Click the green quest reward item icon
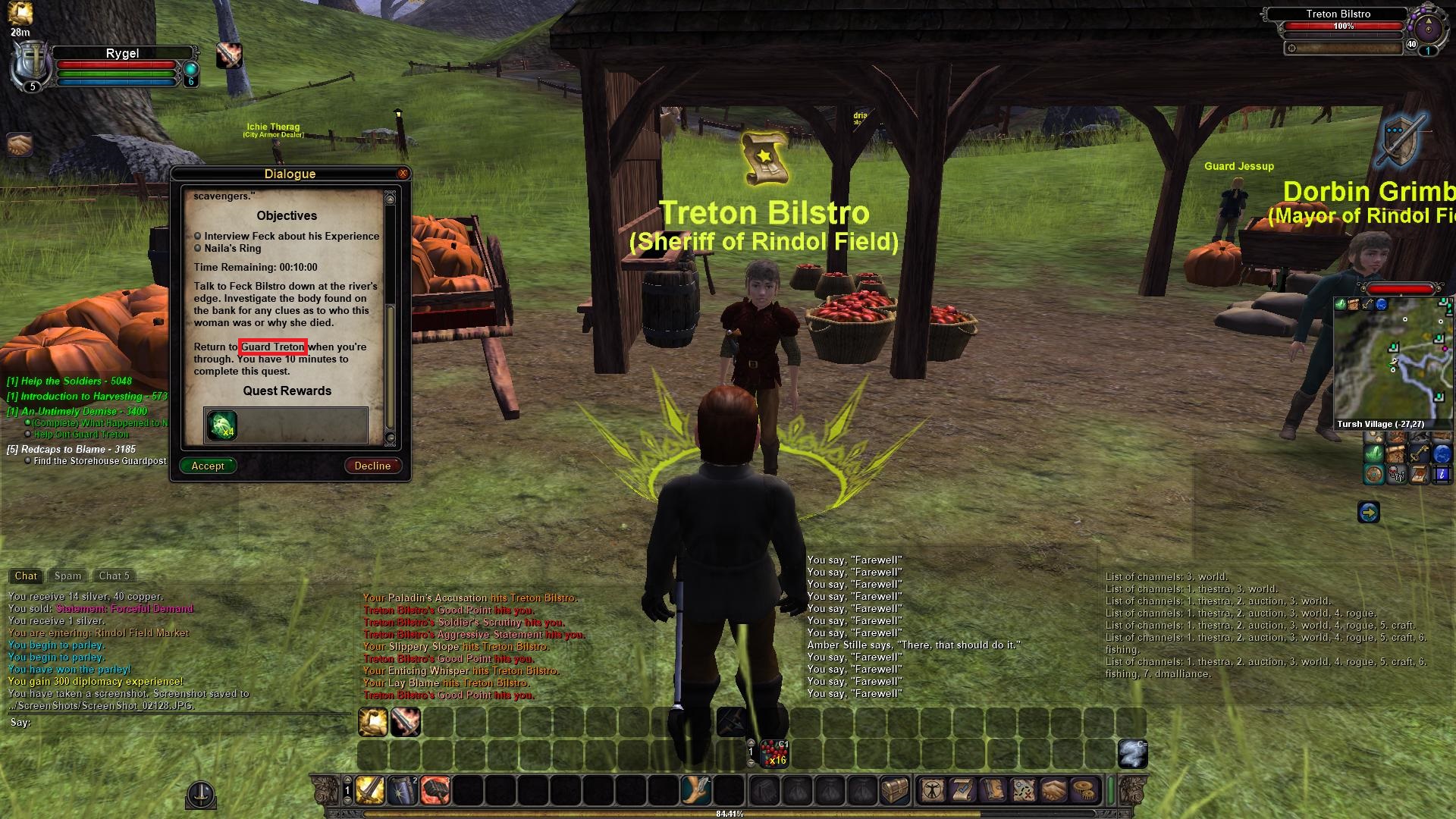 222,425
